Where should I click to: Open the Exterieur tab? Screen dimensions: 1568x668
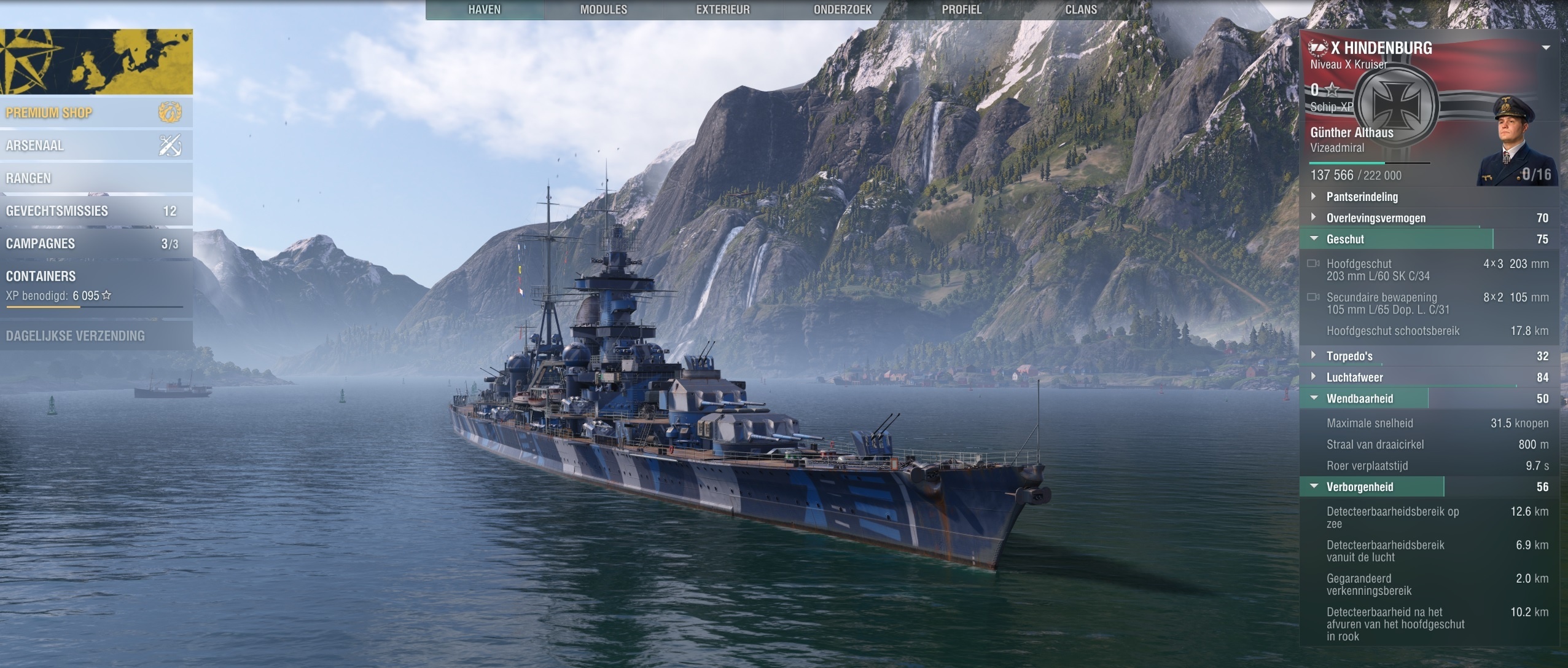[x=722, y=10]
